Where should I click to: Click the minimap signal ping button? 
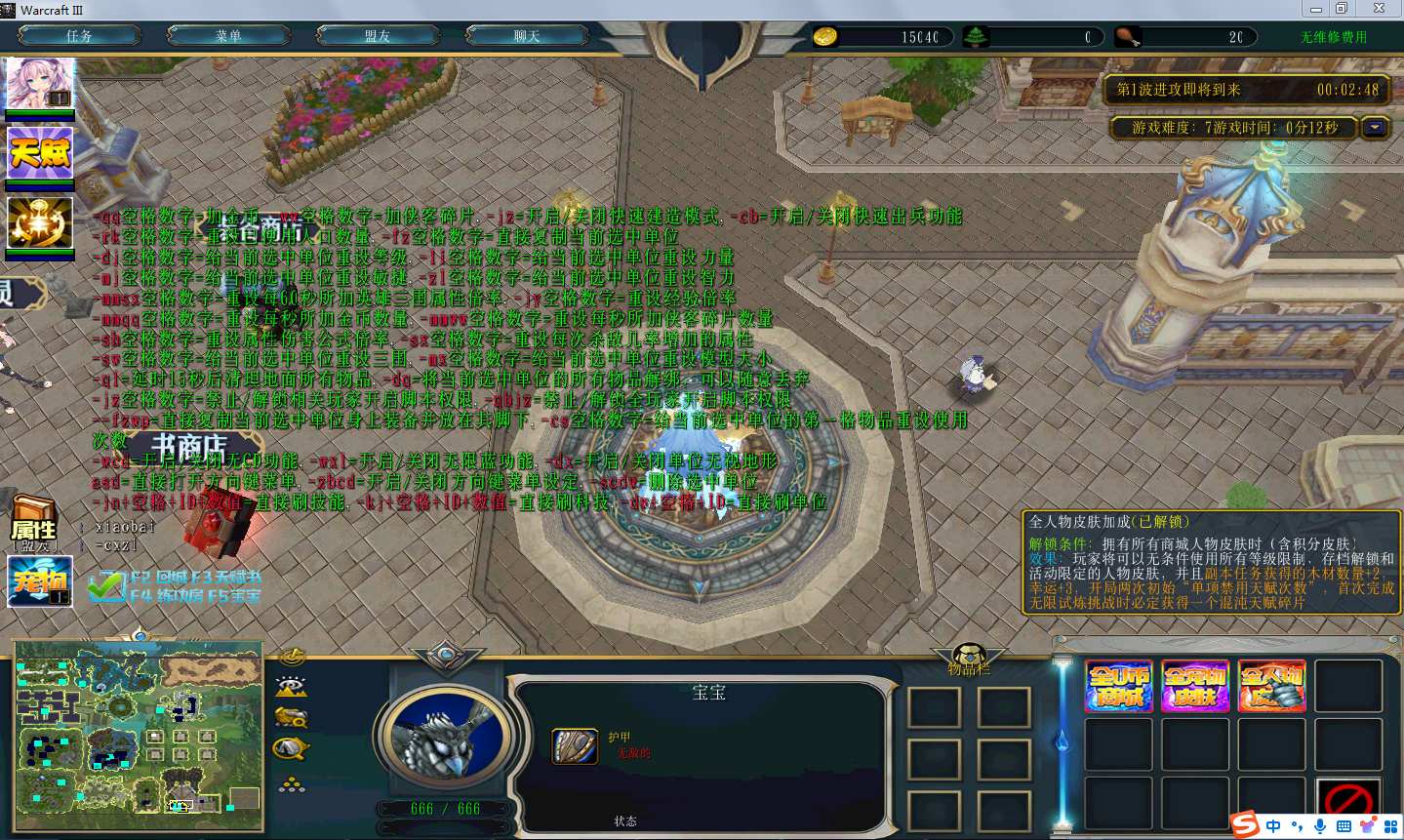pyautogui.click(x=292, y=658)
